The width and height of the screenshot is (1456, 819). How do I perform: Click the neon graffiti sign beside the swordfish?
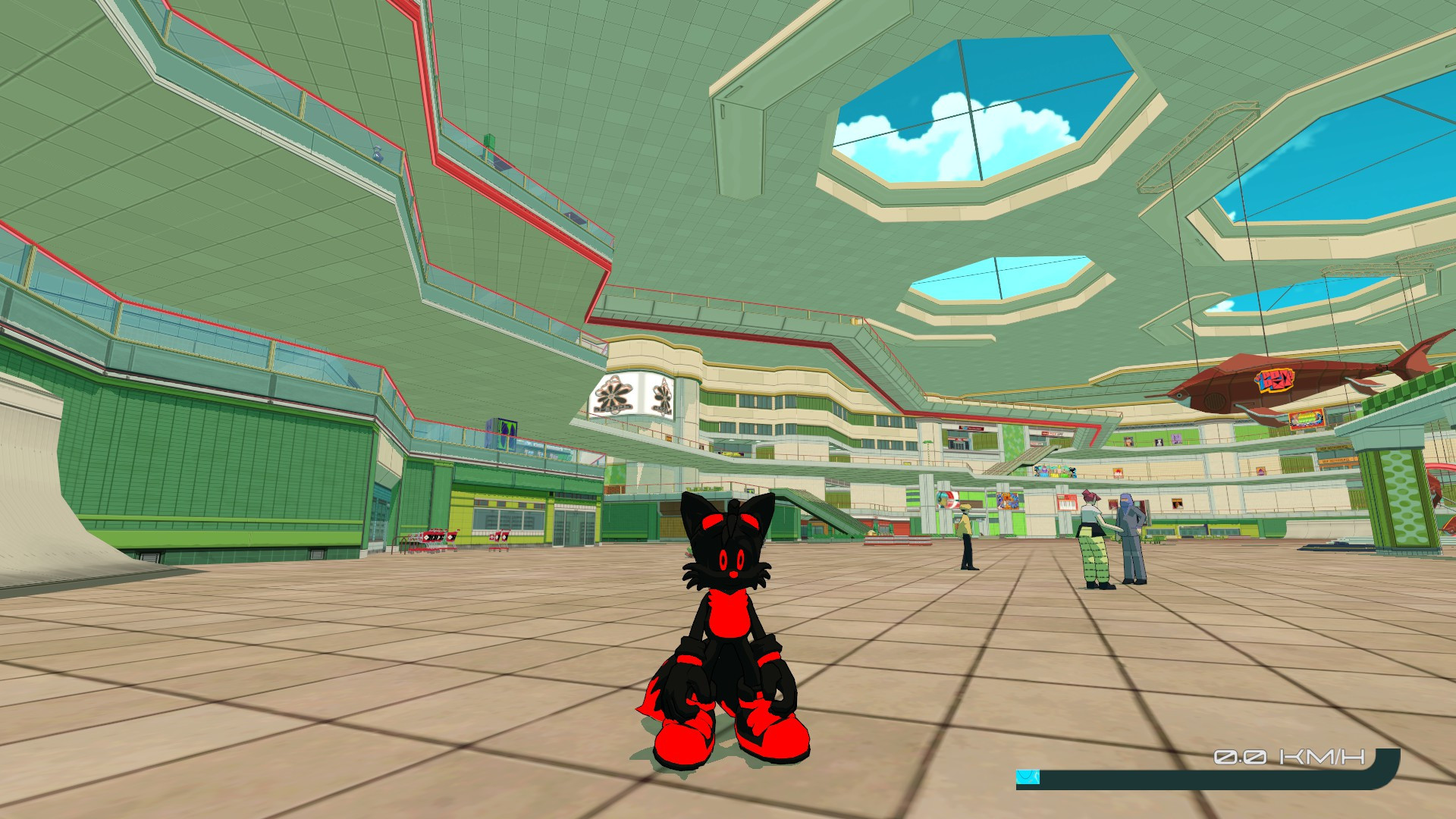tap(1307, 419)
